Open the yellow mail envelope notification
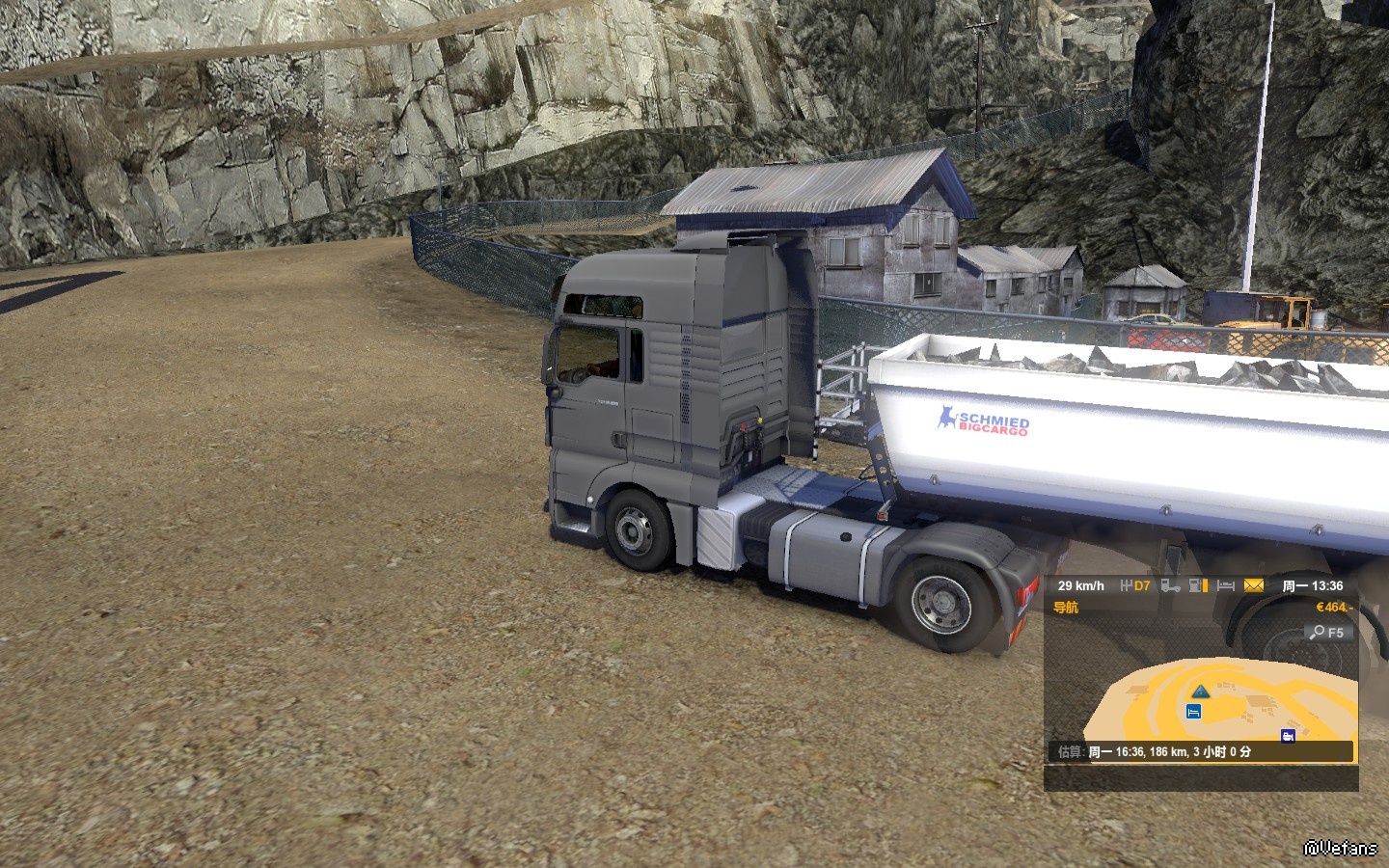The image size is (1389, 868). click(1253, 585)
